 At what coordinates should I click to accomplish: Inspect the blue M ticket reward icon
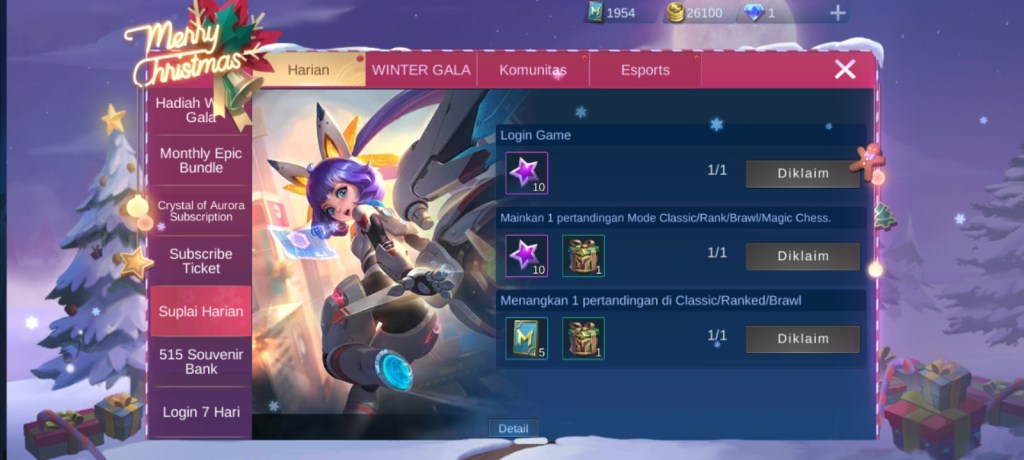click(x=526, y=339)
